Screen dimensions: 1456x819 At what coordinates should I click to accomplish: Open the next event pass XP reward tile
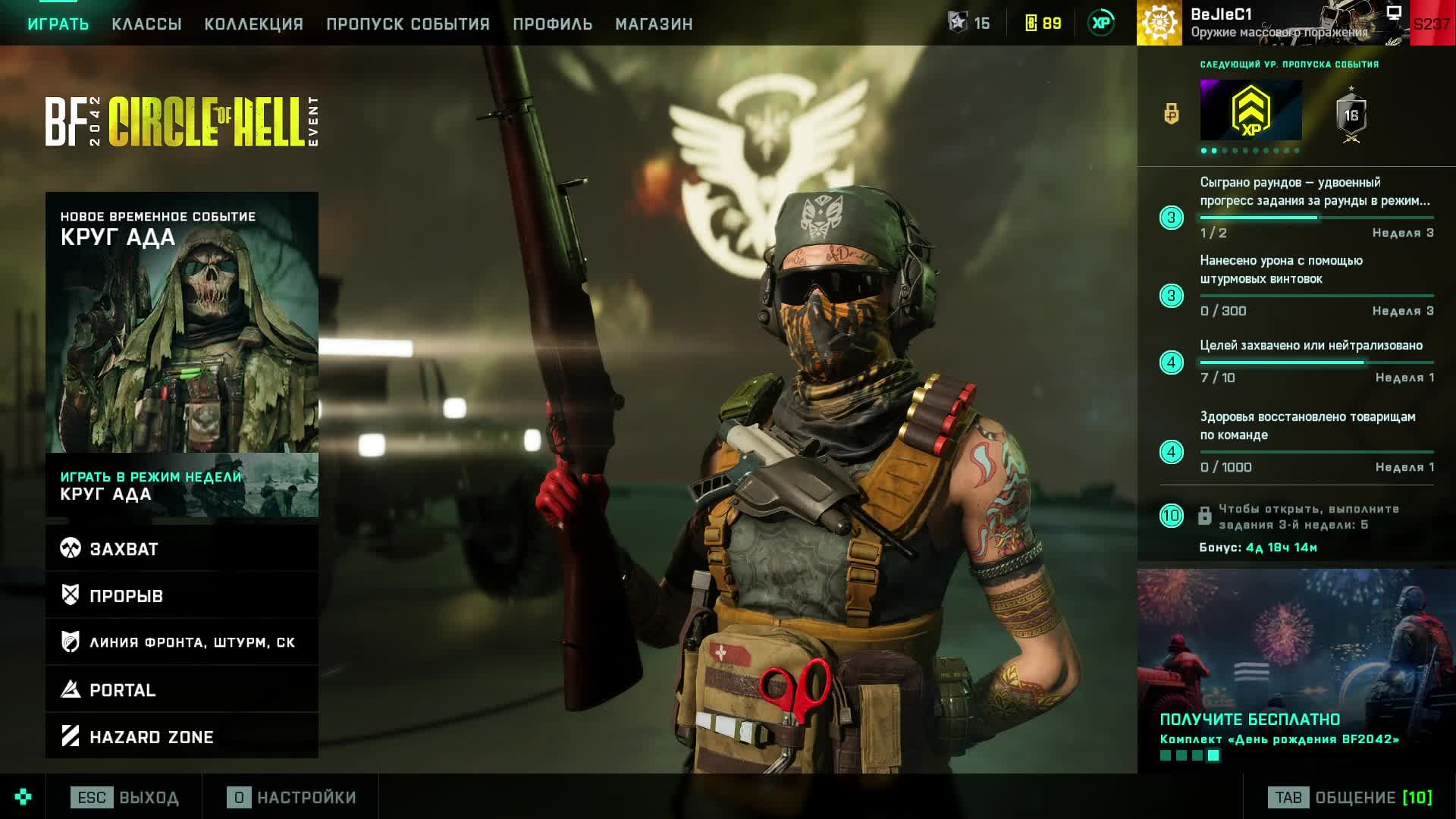pyautogui.click(x=1250, y=111)
